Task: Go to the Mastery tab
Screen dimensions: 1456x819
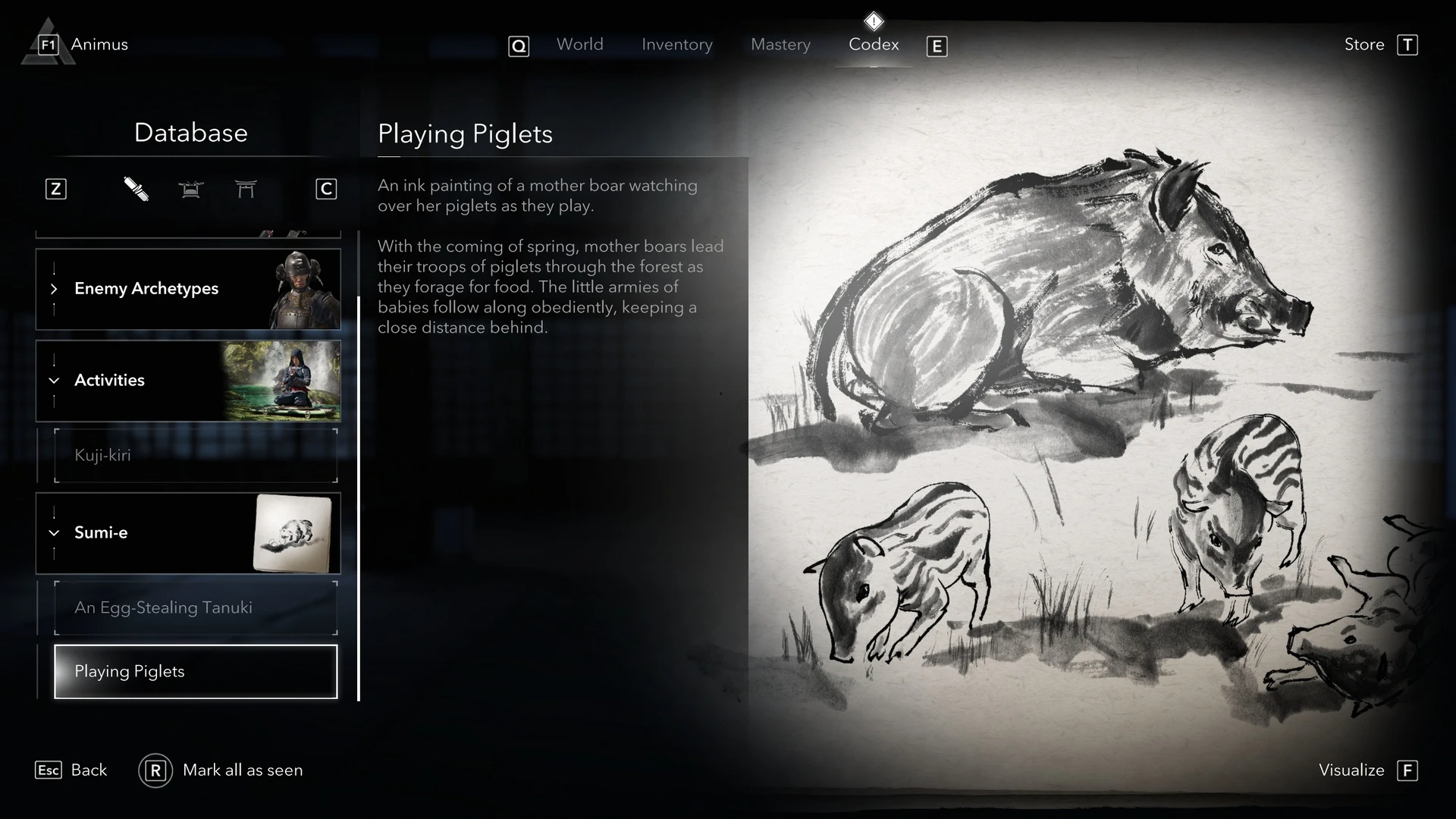Action: tap(780, 45)
